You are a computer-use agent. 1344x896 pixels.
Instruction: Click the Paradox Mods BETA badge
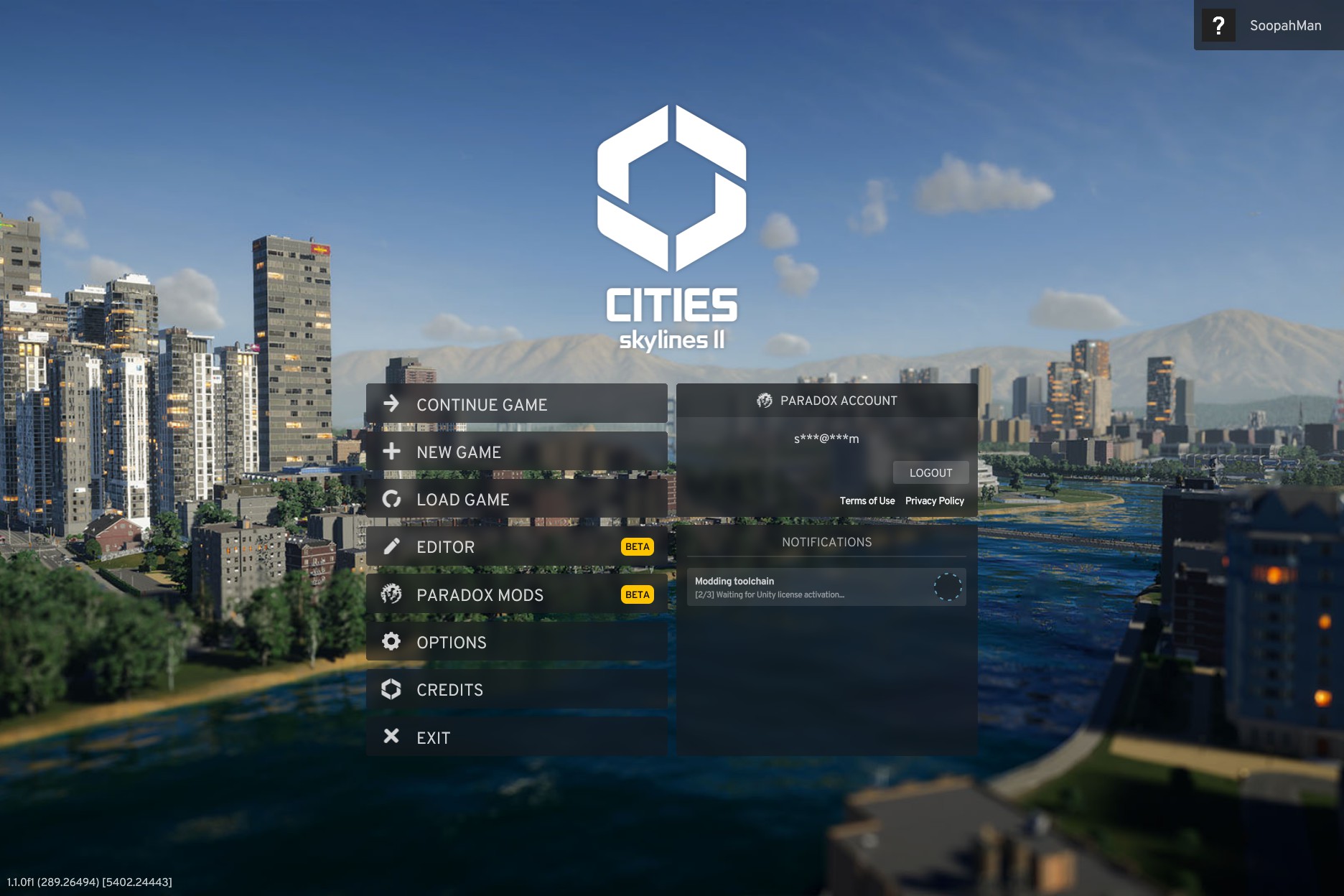(636, 594)
